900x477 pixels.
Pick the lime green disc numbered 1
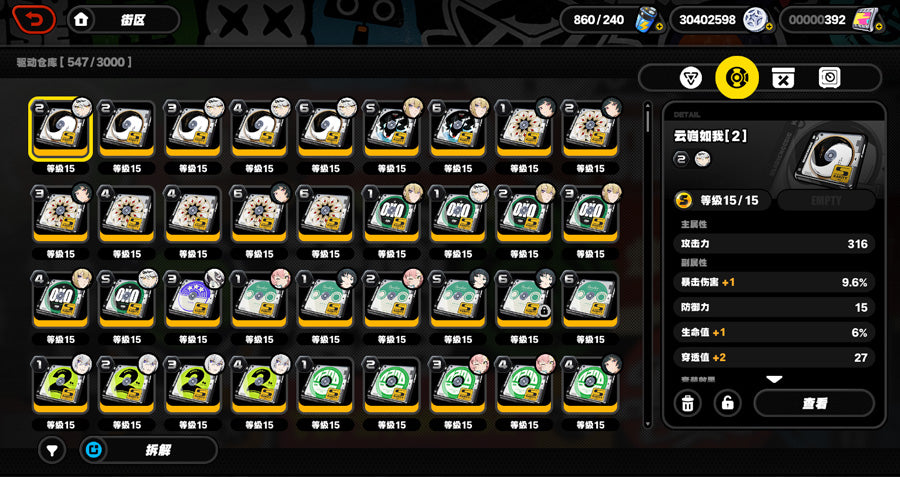coord(60,387)
